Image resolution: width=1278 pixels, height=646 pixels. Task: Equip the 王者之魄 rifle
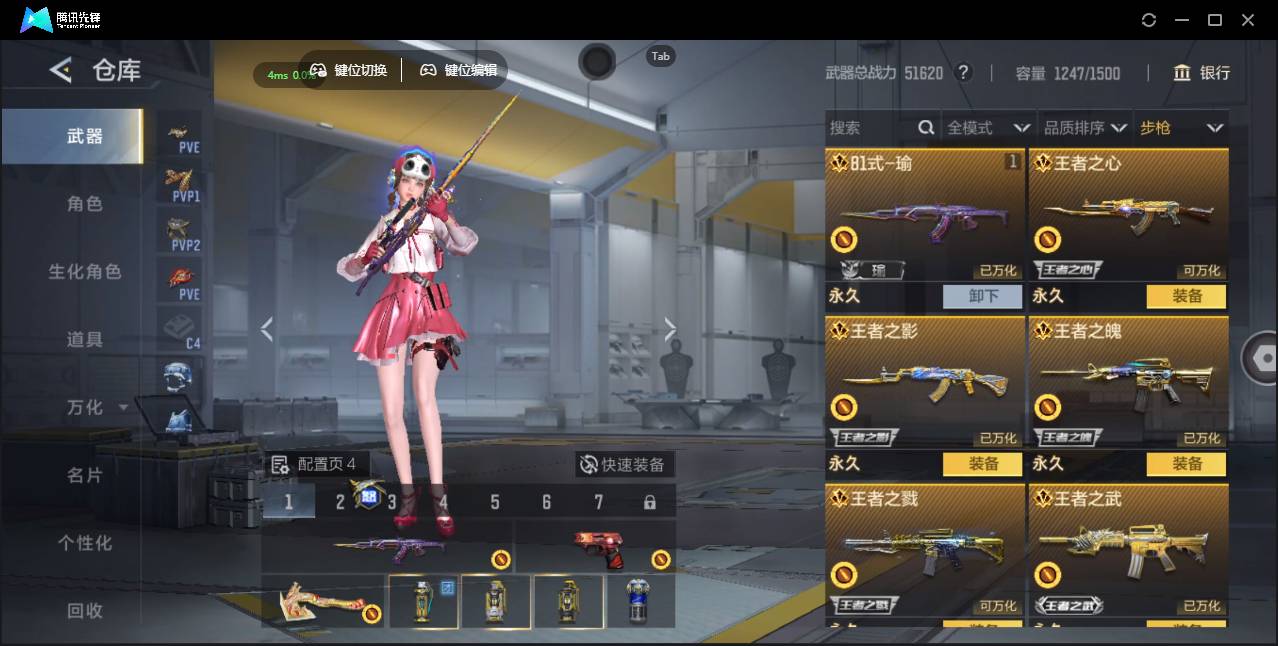pos(1187,464)
